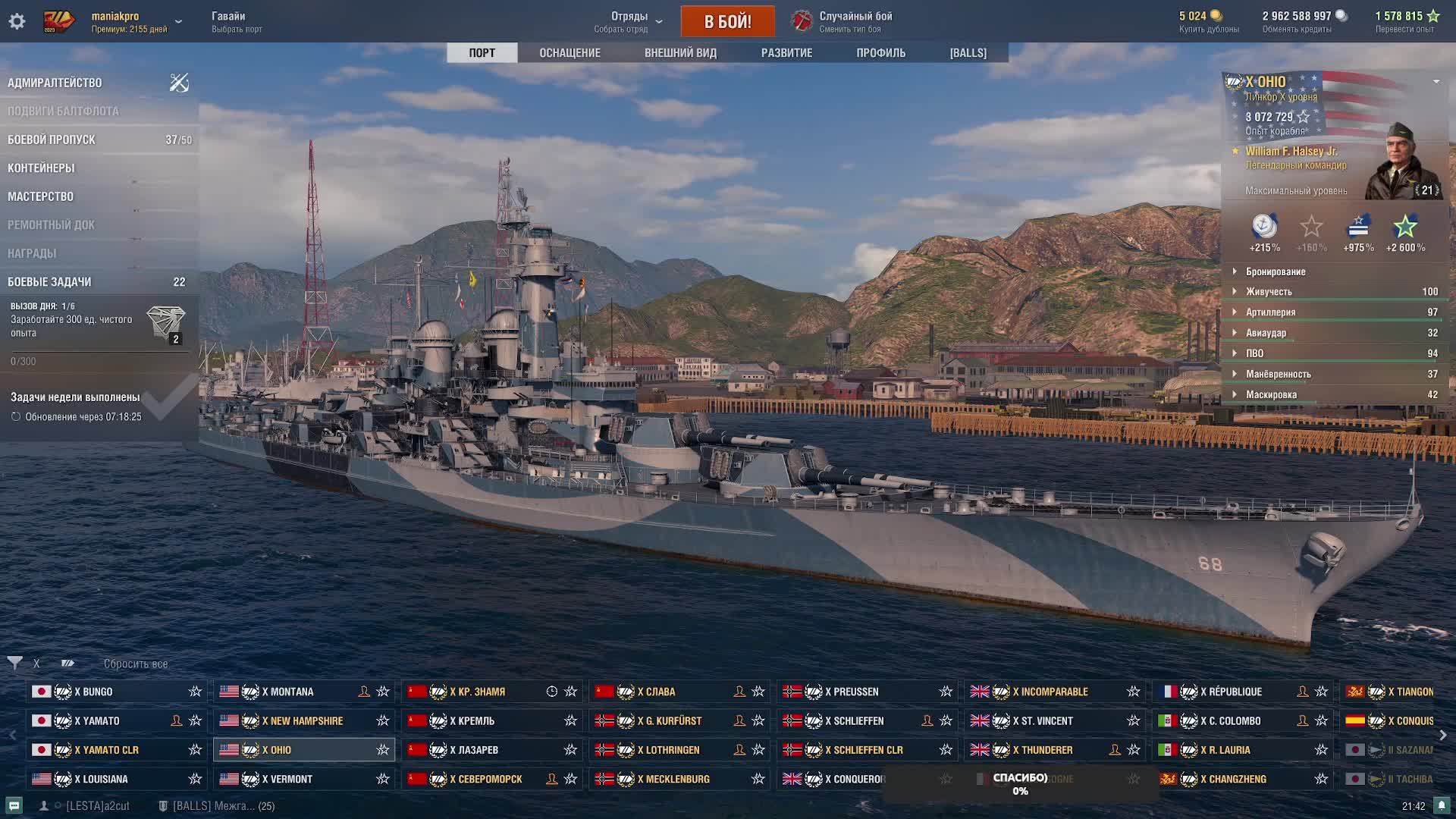
Task: Open the КОНТЕЙНЕРЫ section
Action: (41, 168)
